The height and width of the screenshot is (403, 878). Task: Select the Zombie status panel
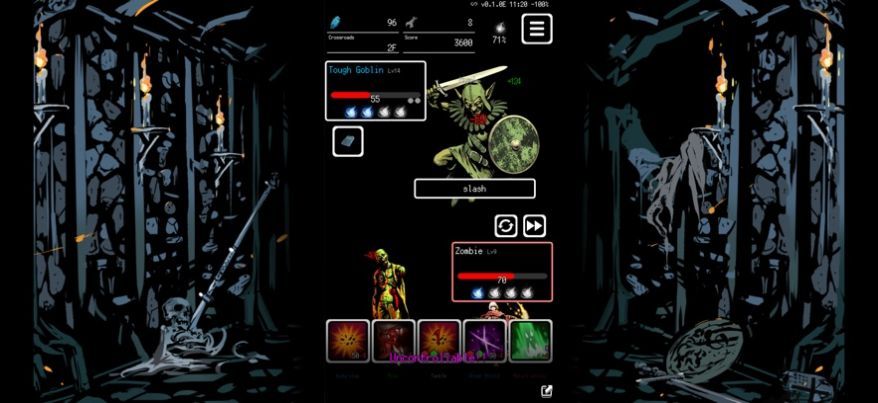coord(502,271)
